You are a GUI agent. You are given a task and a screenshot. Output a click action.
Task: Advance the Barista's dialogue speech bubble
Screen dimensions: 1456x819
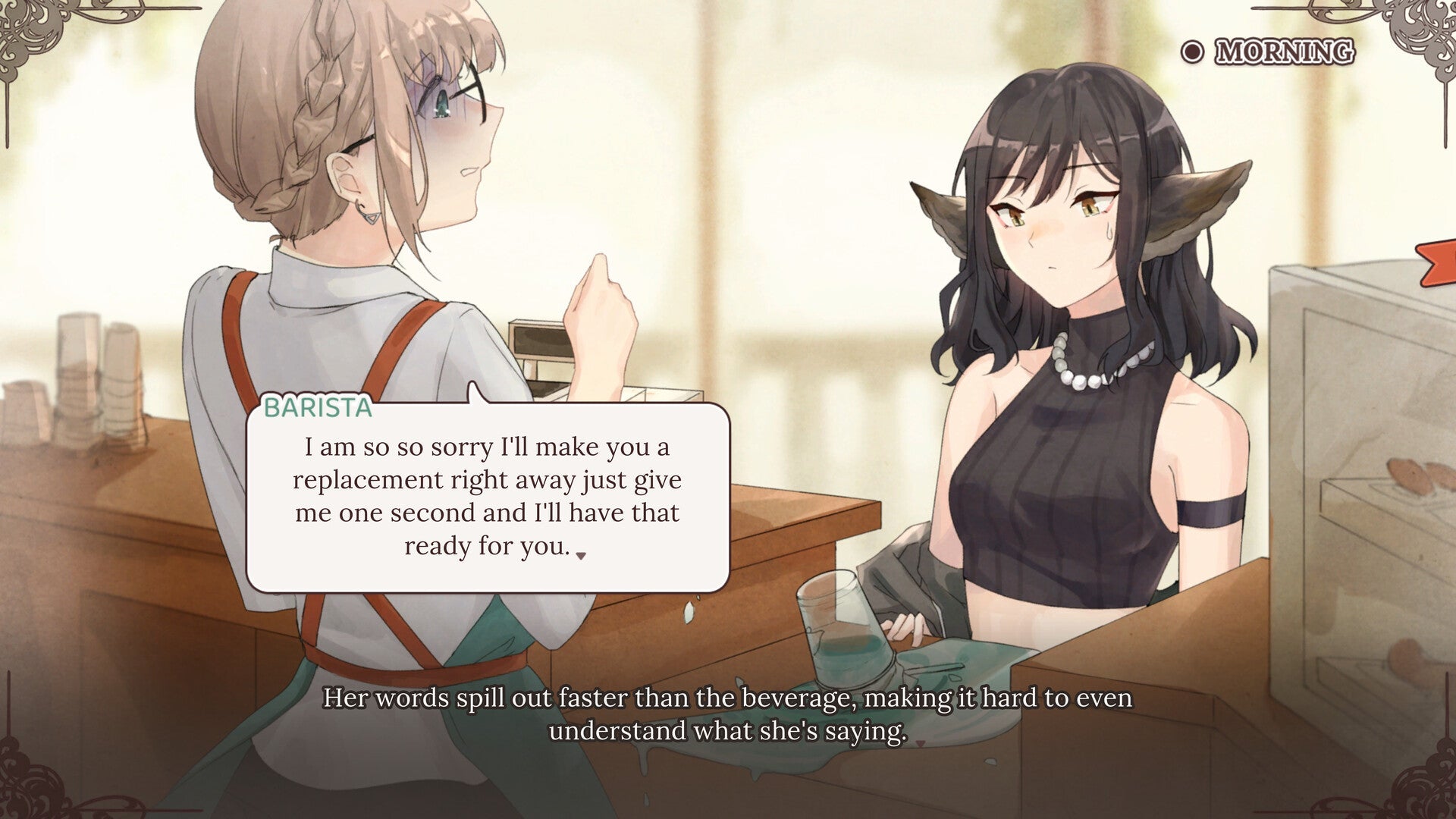tap(488, 497)
